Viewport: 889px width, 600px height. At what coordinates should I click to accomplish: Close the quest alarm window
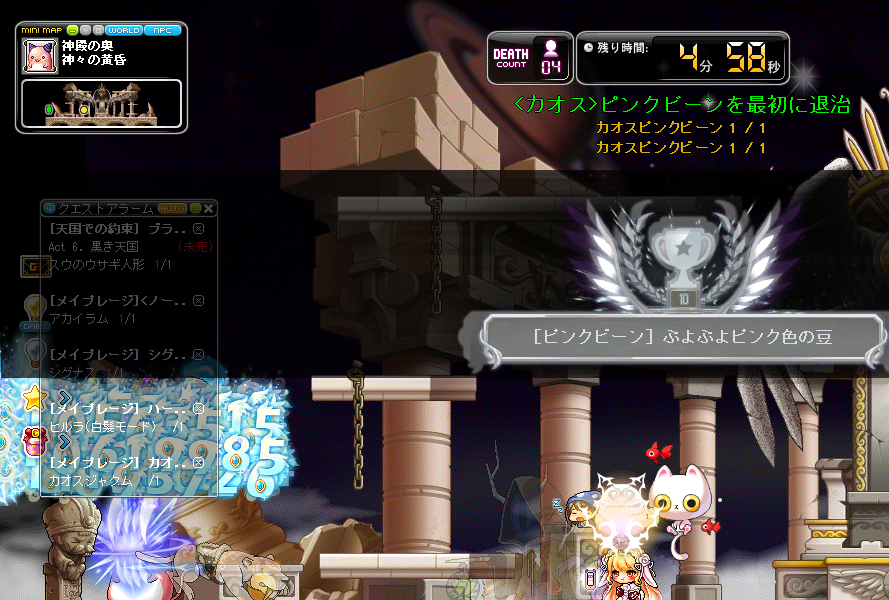[209, 208]
